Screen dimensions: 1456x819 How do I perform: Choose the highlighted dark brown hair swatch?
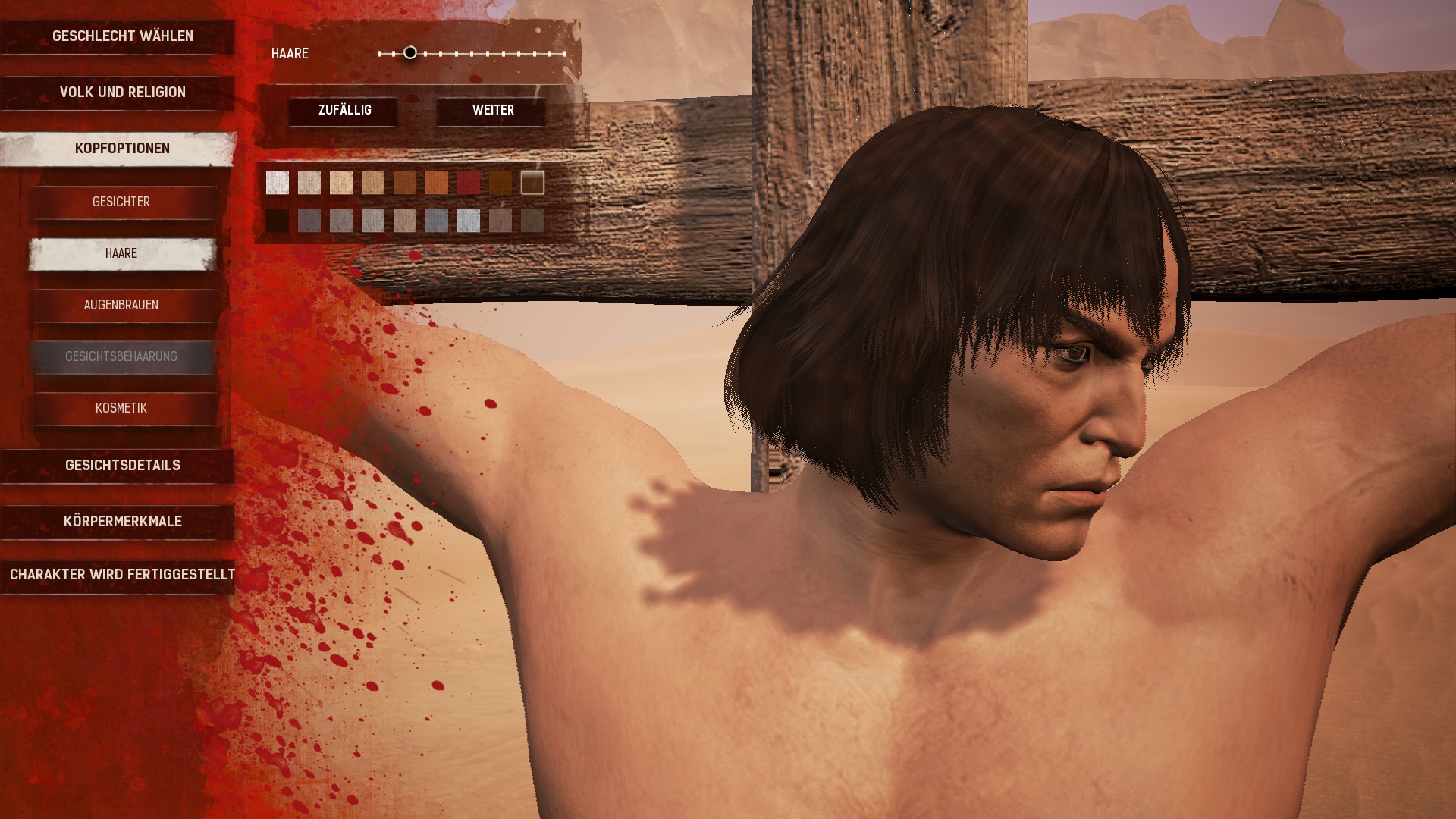[532, 183]
